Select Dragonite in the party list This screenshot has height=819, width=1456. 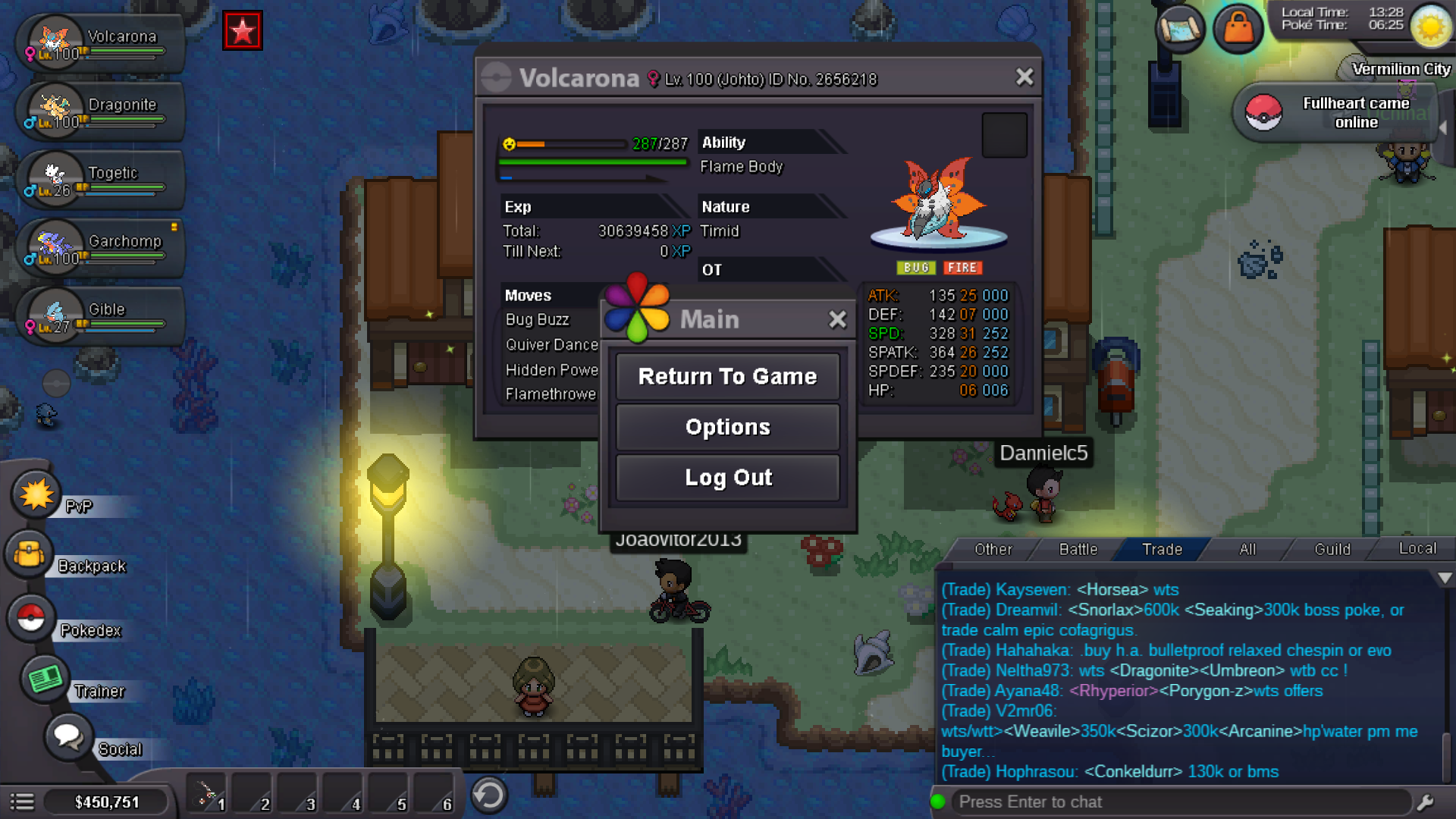99,112
